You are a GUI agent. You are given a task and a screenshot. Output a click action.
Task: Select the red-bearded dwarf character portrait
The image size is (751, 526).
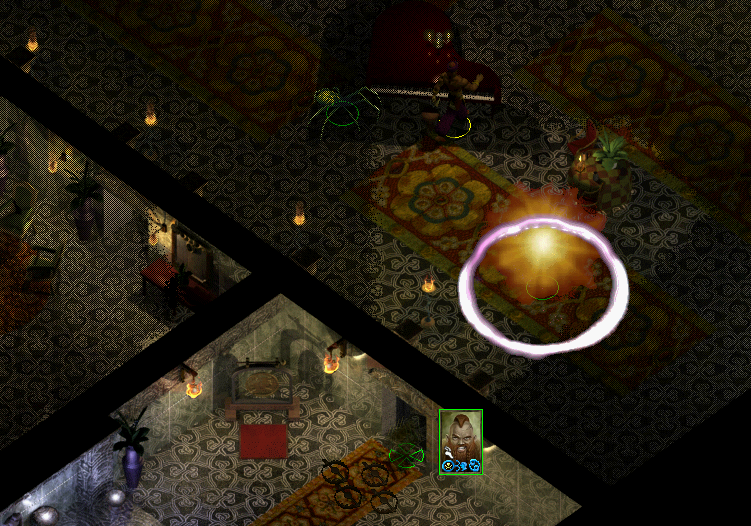[x=460, y=438]
